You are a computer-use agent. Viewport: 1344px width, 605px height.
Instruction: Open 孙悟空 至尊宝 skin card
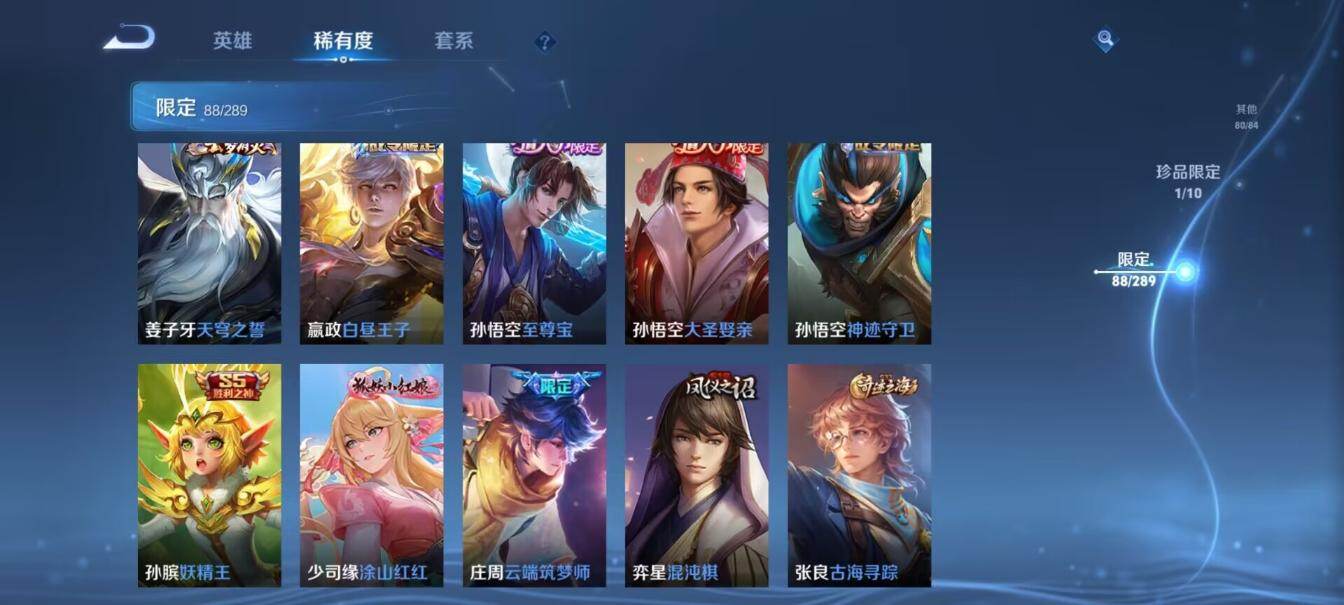pos(534,243)
